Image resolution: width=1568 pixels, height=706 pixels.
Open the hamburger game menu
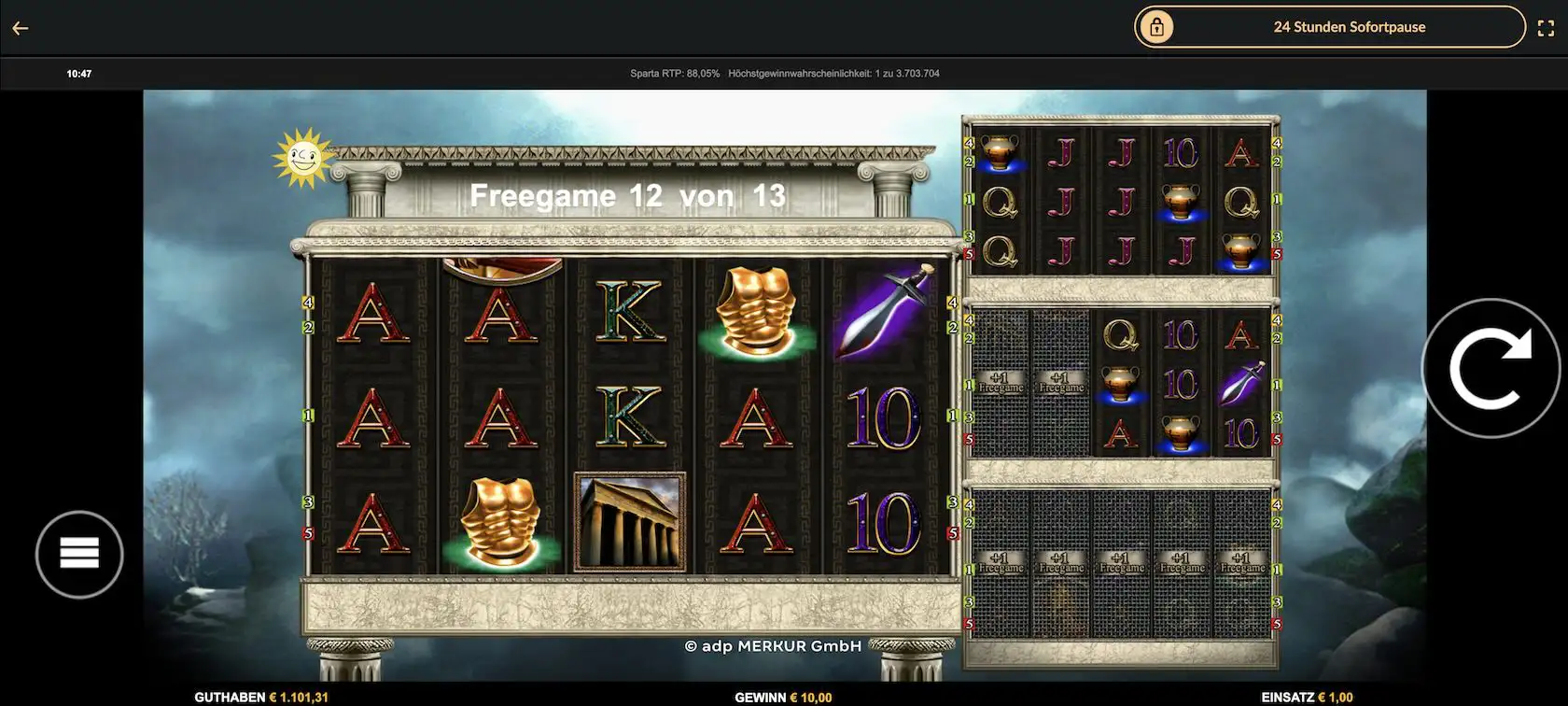tap(79, 554)
